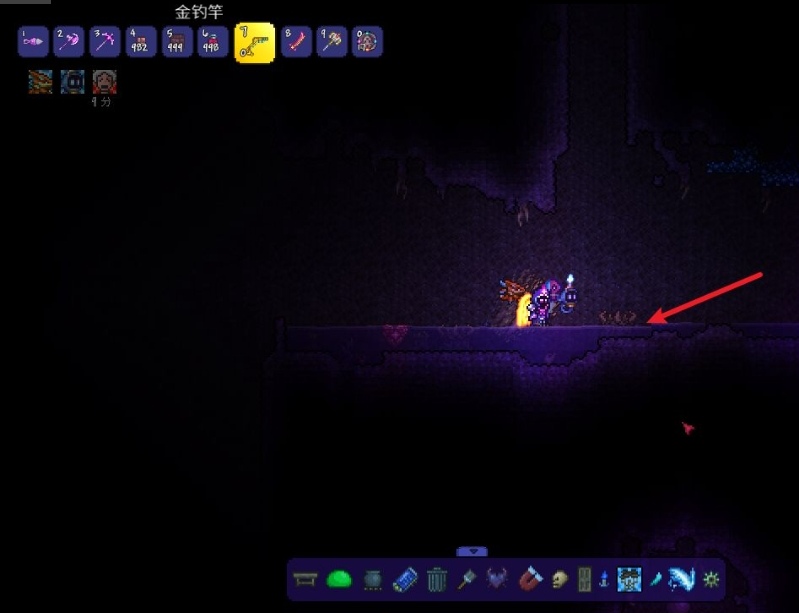The image size is (799, 613).
Task: Open the workbench tool in bottom toolbar
Action: click(x=307, y=578)
